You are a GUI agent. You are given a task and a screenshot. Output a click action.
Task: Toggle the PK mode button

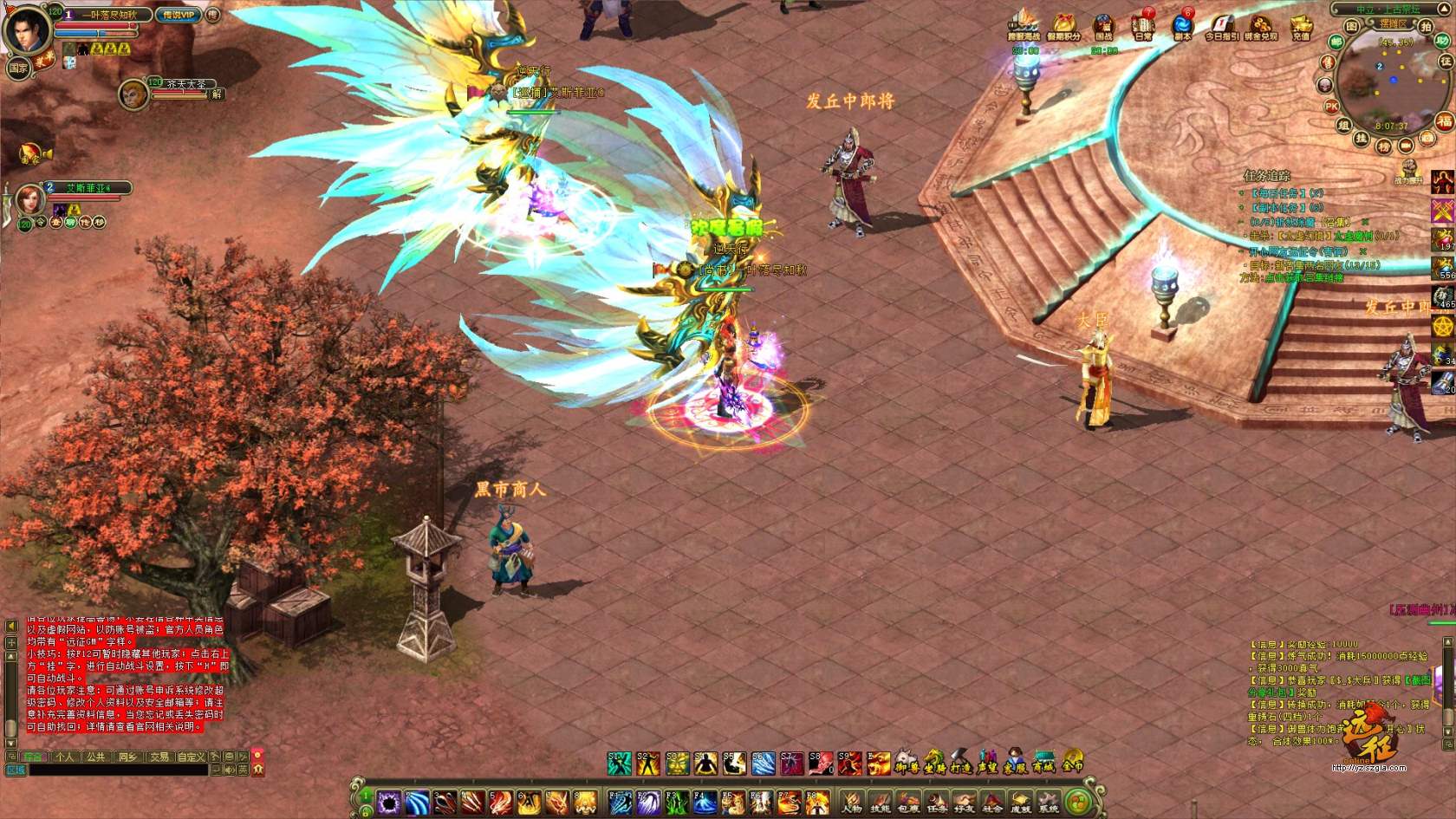coord(1331,106)
